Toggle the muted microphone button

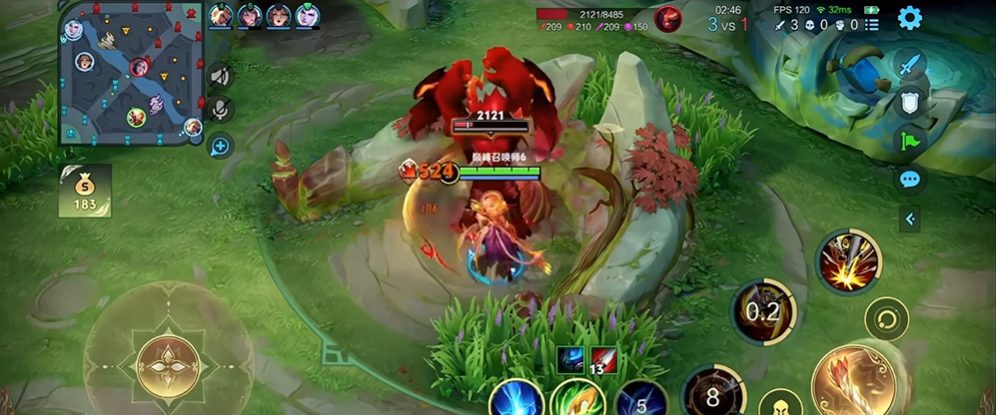[x=220, y=110]
